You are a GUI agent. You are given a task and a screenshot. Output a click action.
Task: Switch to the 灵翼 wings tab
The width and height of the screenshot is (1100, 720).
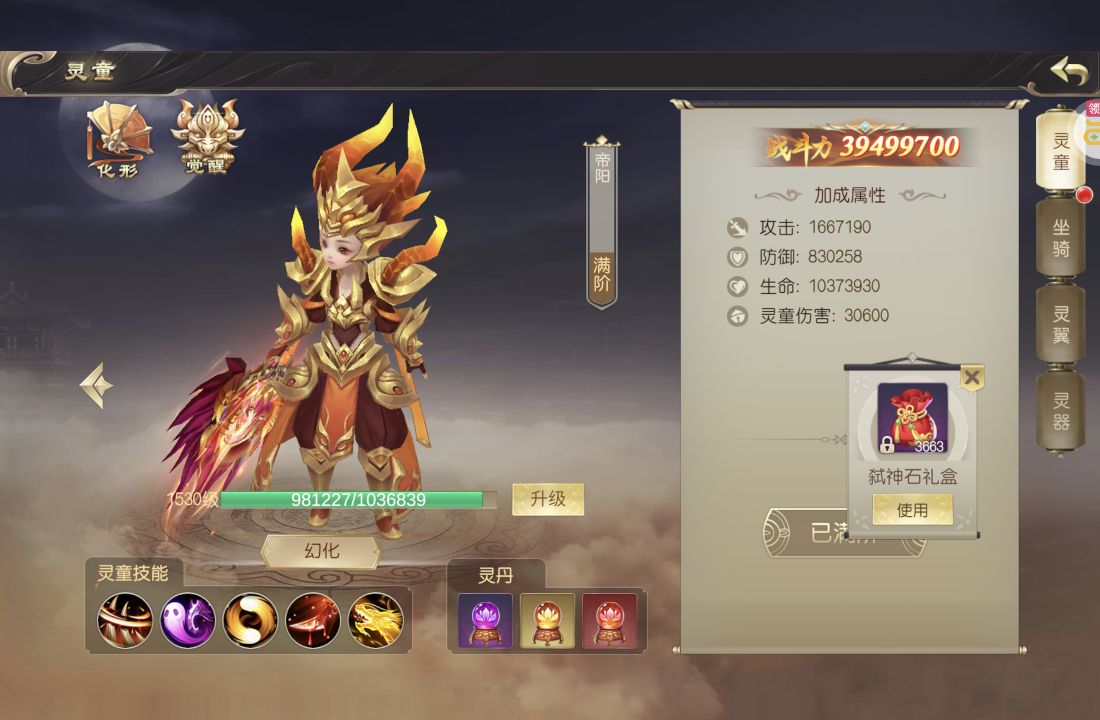(1060, 323)
